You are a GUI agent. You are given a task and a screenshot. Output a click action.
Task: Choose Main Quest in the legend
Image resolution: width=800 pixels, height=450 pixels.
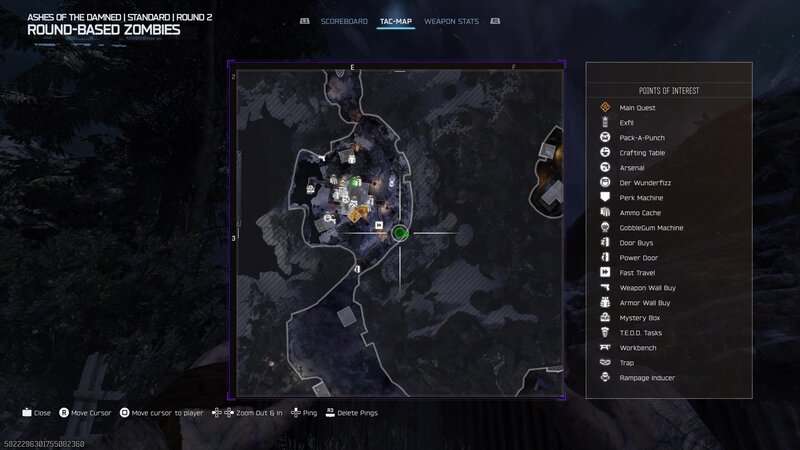[x=636, y=108]
